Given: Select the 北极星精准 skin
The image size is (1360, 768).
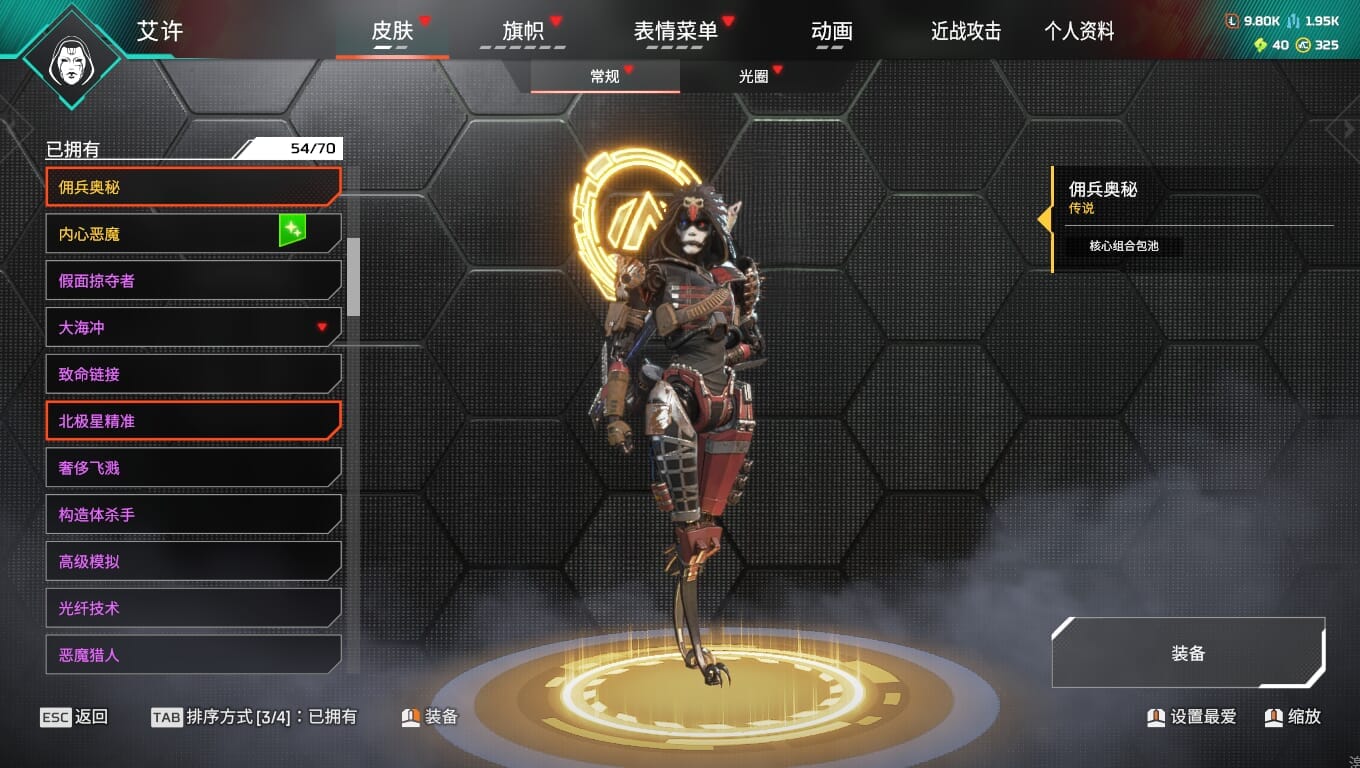Looking at the screenshot, I should (x=193, y=421).
